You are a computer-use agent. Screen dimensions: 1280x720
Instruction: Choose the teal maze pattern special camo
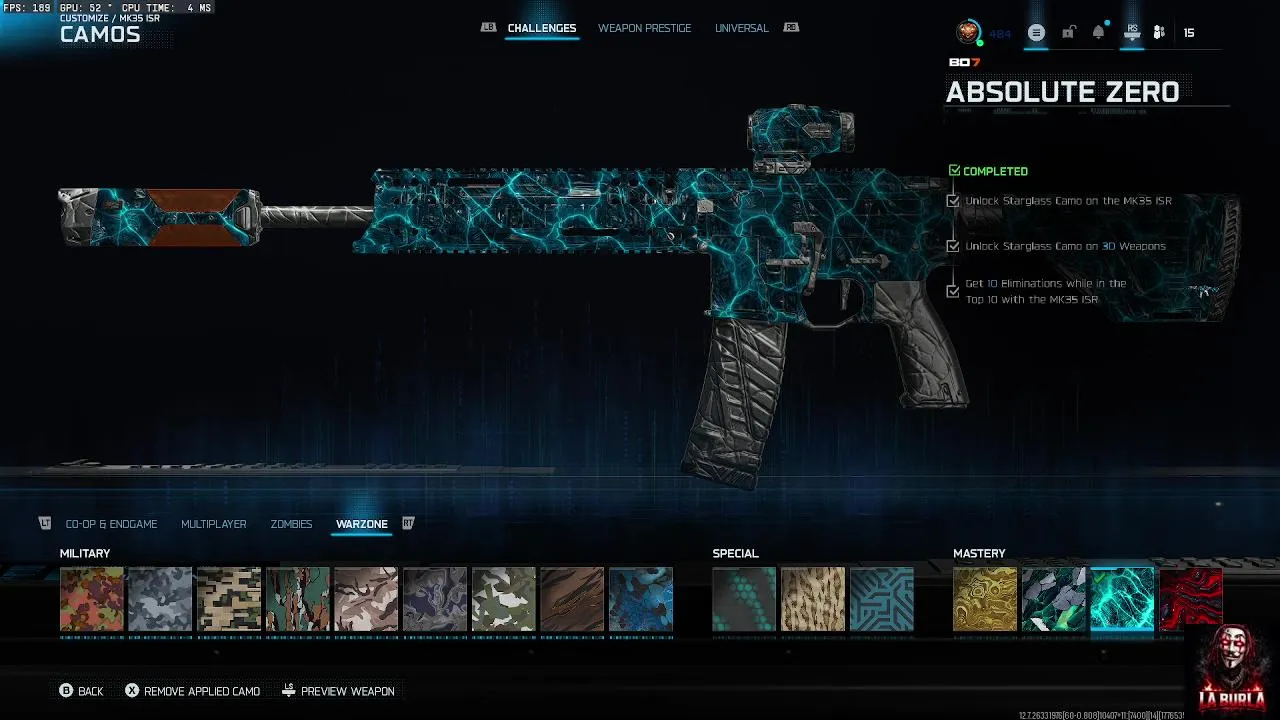point(881,600)
